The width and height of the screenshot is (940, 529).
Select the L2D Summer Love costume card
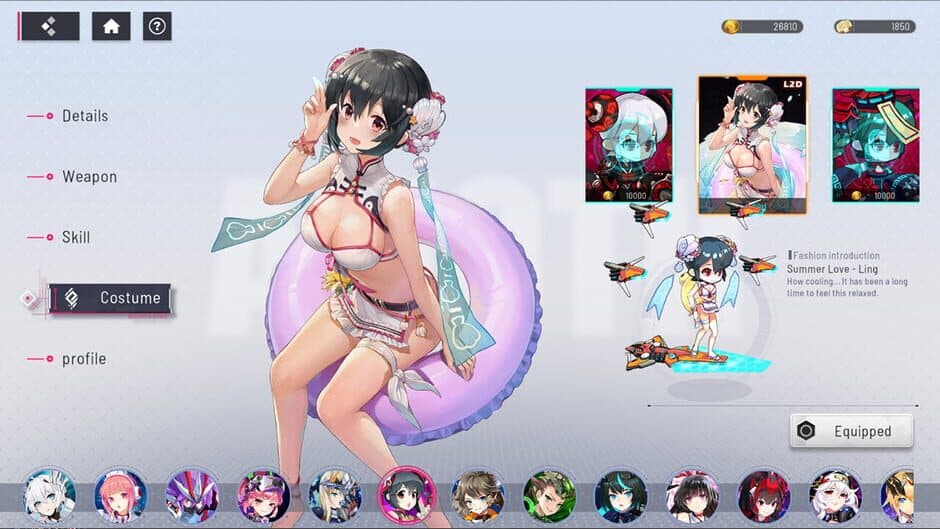pyautogui.click(x=739, y=144)
